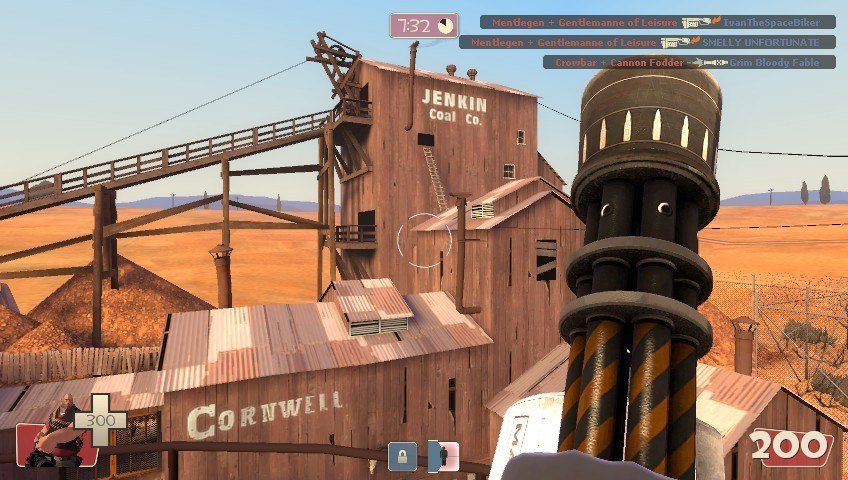
Task: Select the IvanTheSpaceBiker kill feed entry
Action: tap(657, 21)
